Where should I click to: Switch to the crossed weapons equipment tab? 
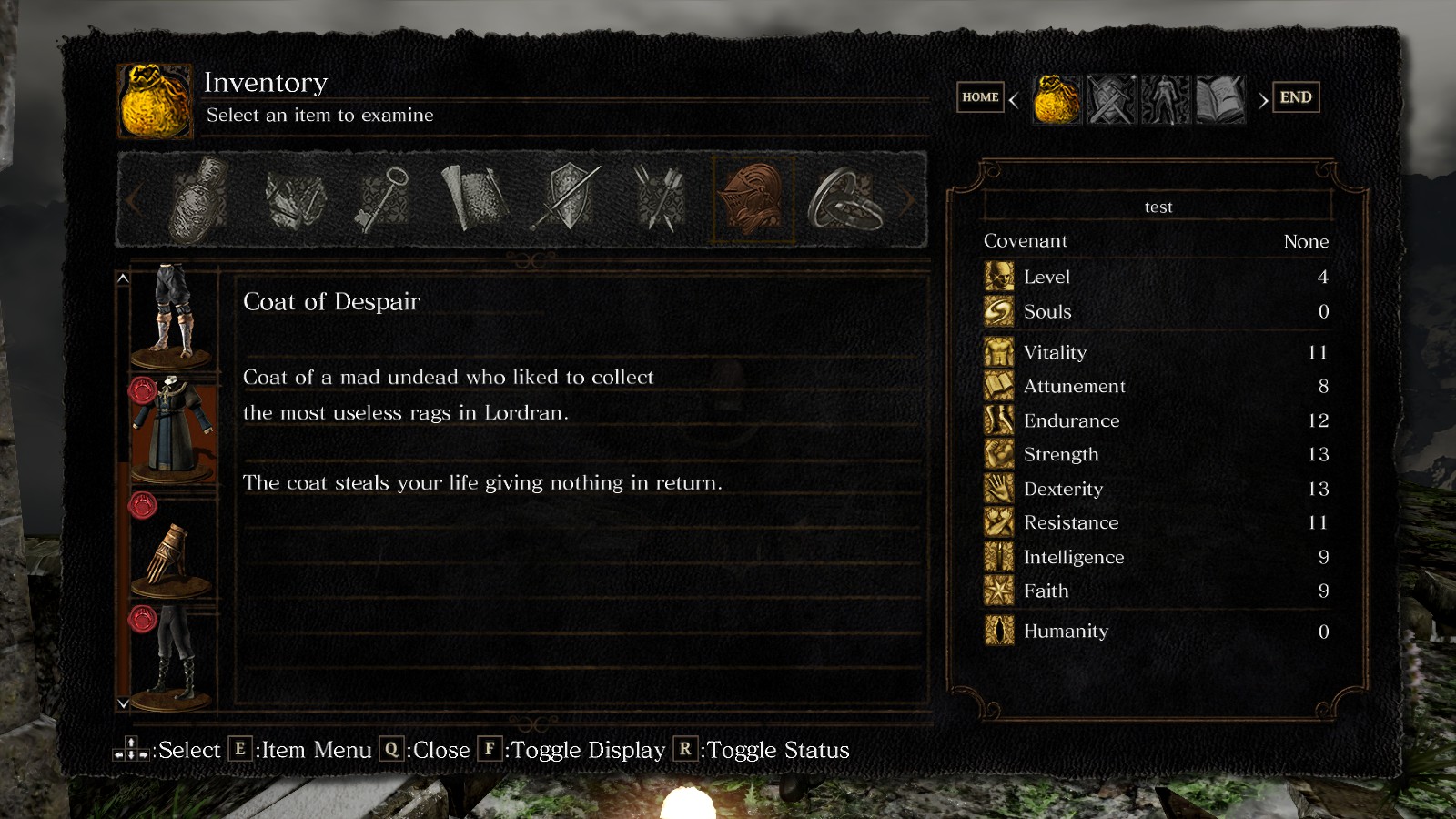pyautogui.click(x=1111, y=99)
